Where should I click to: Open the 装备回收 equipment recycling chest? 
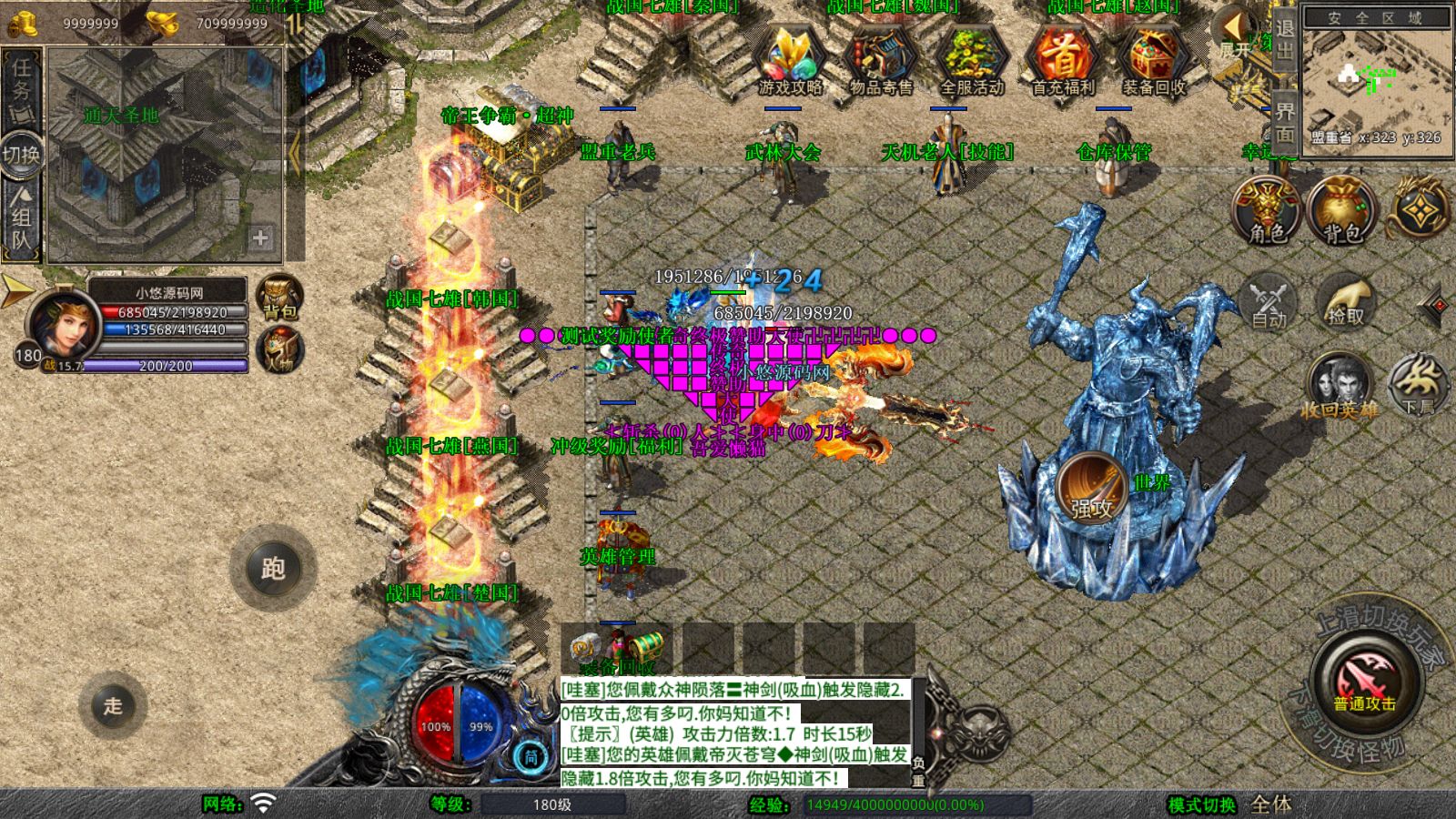(x=1153, y=59)
